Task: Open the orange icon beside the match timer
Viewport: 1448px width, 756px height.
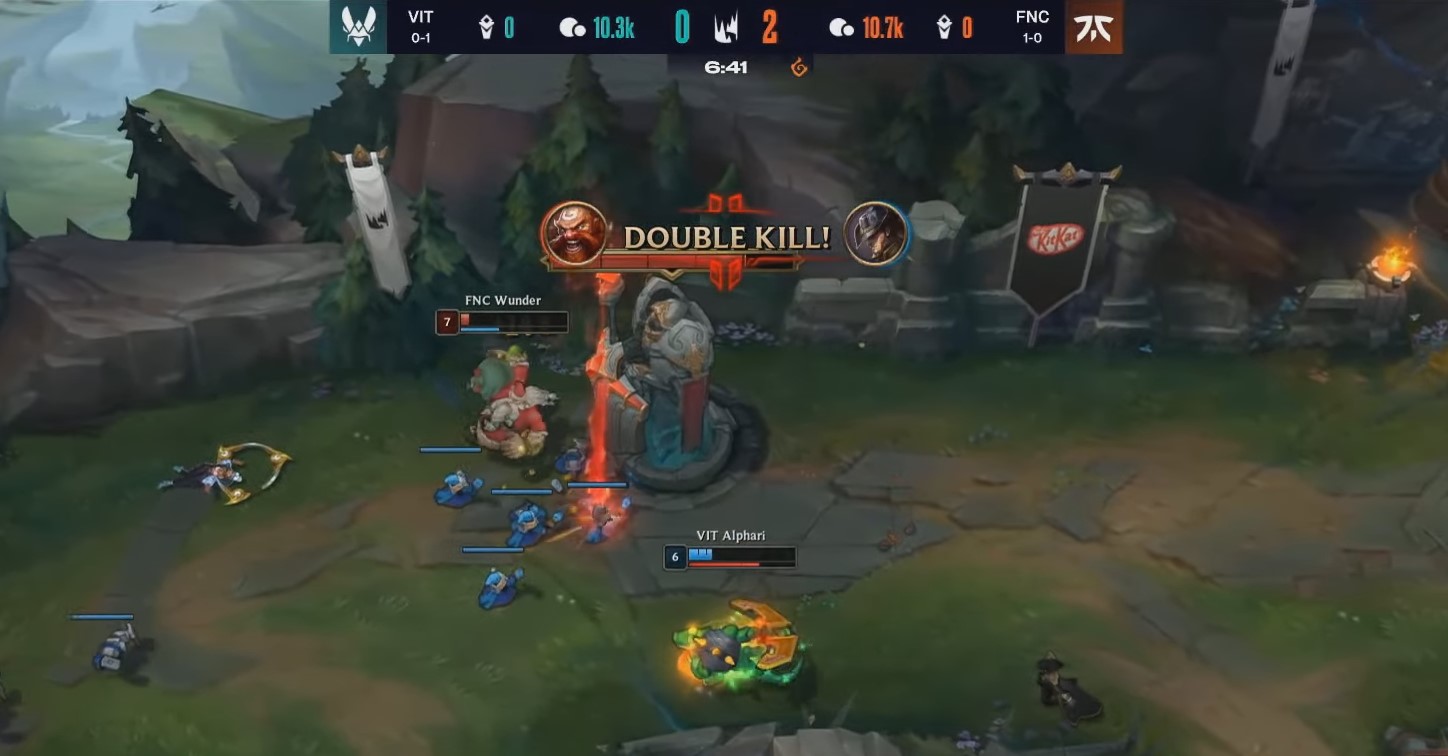Action: pos(797,69)
